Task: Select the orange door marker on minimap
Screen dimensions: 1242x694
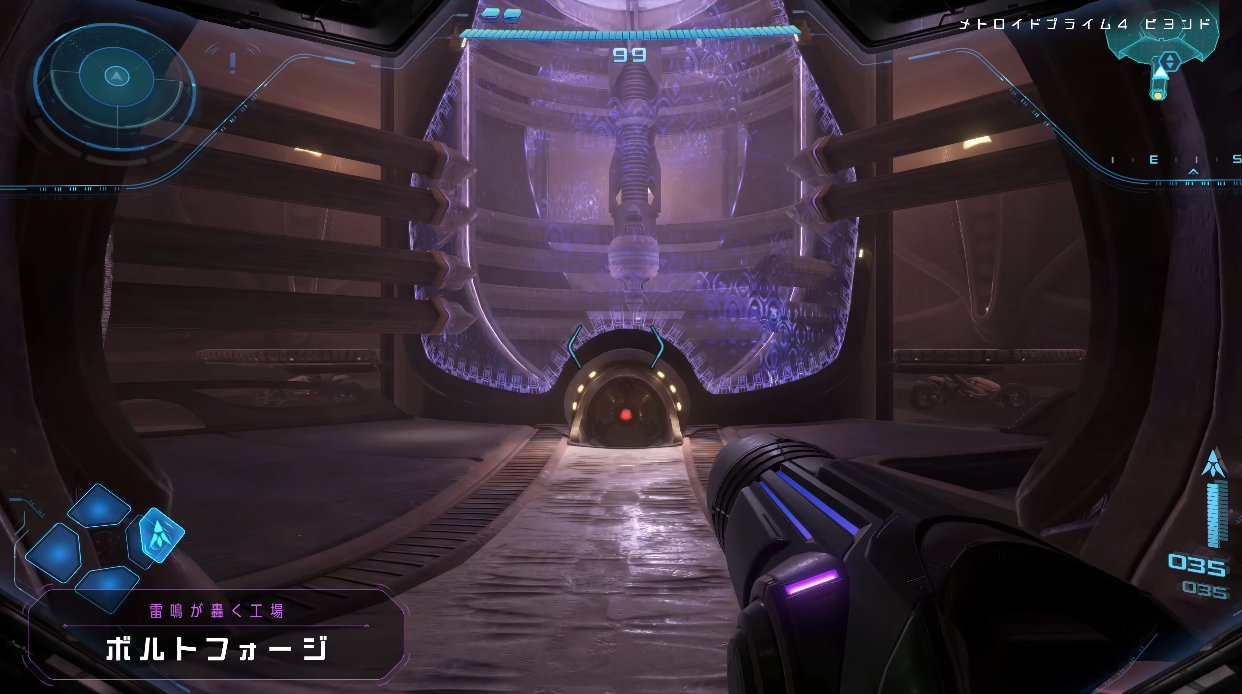Action: (1157, 95)
